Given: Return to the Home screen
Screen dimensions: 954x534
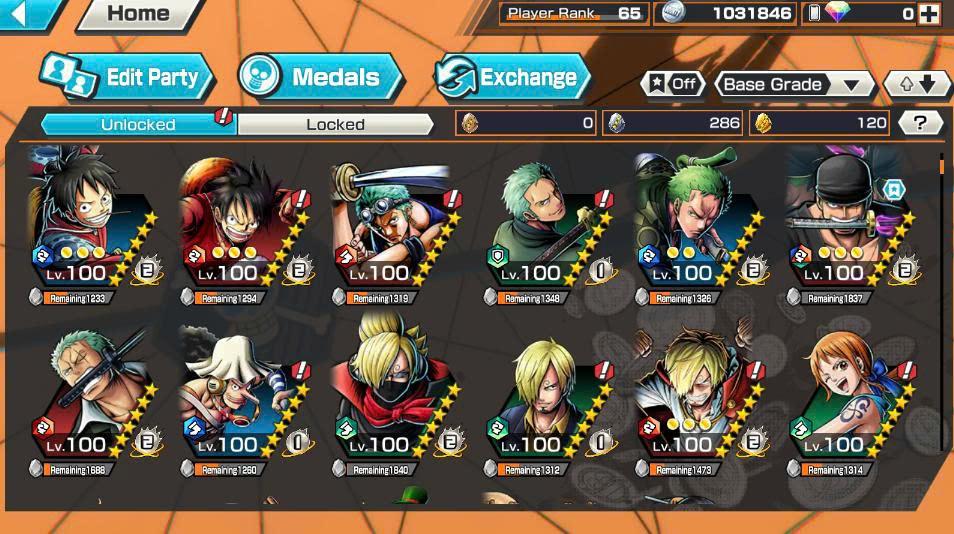Looking at the screenshot, I should click(x=137, y=14).
